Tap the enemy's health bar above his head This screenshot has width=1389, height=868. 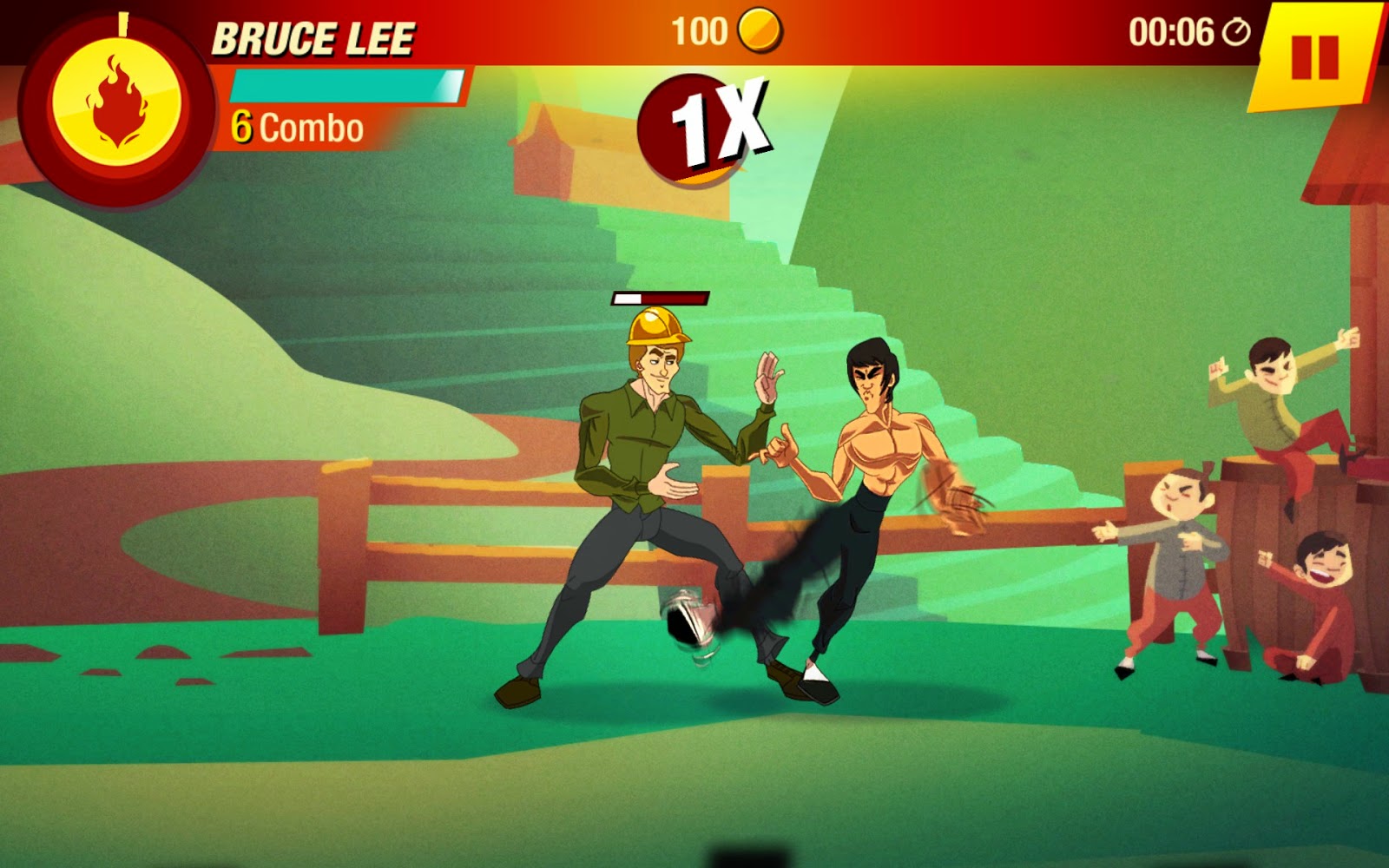(x=658, y=299)
